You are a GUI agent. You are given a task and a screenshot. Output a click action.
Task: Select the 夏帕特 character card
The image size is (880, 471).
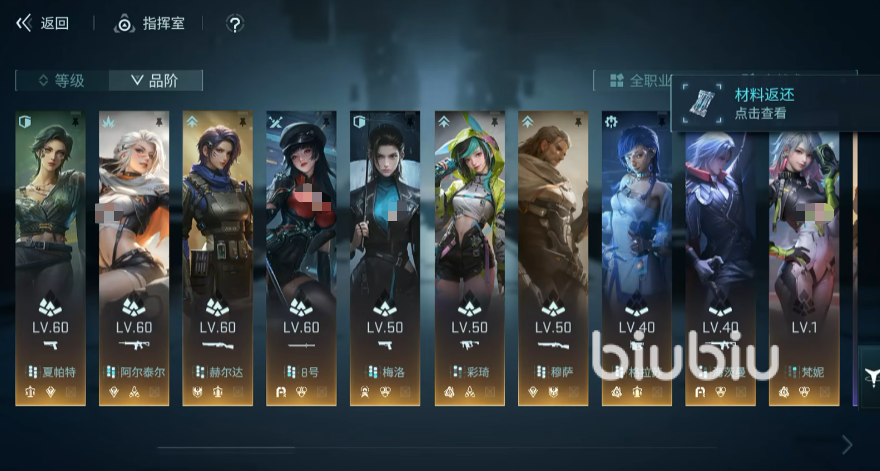point(50,258)
